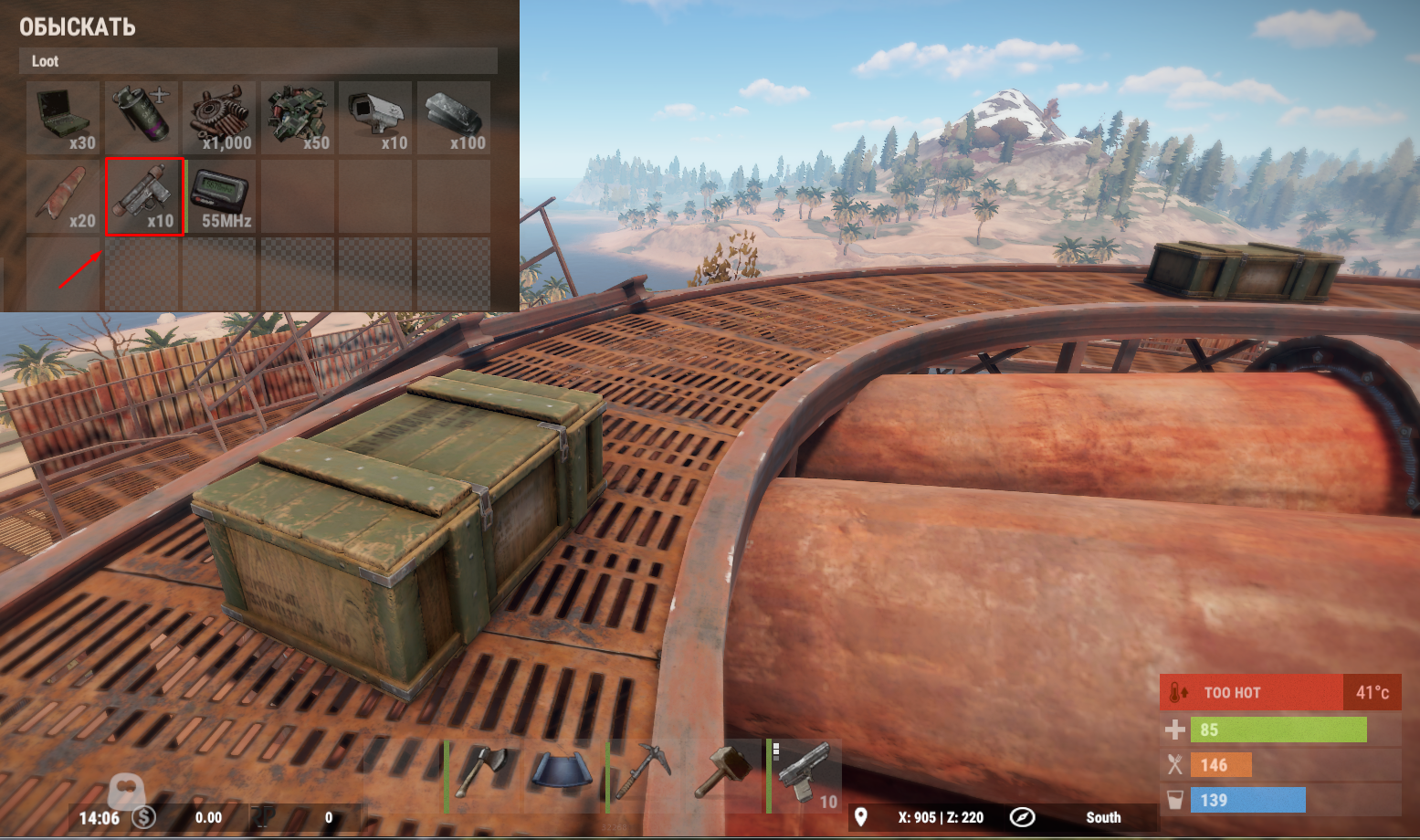This screenshot has height=840, width=1420.
Task: Equip the hatchet in the hotbar
Action: (481, 775)
